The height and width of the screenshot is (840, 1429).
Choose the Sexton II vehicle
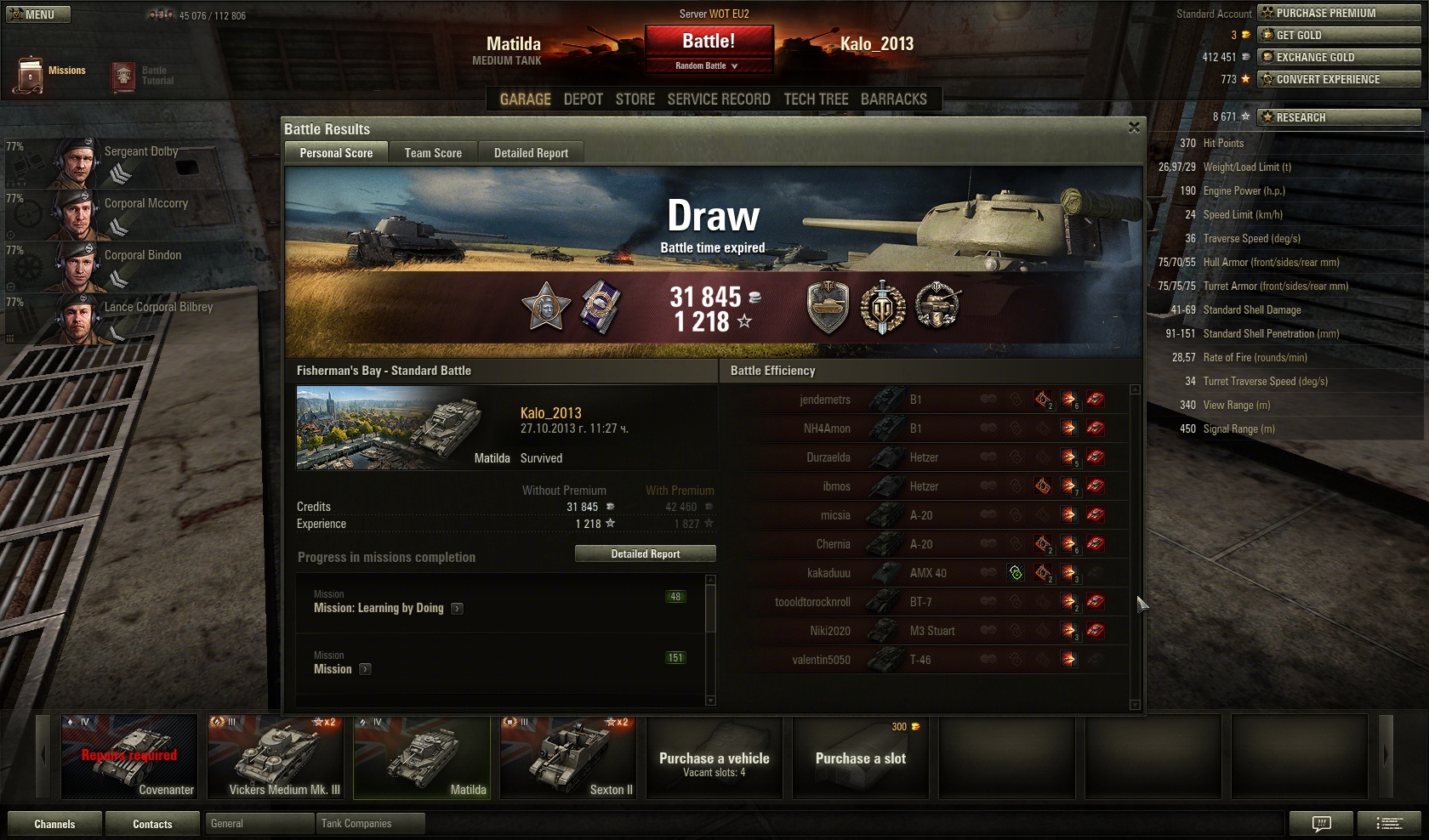568,757
